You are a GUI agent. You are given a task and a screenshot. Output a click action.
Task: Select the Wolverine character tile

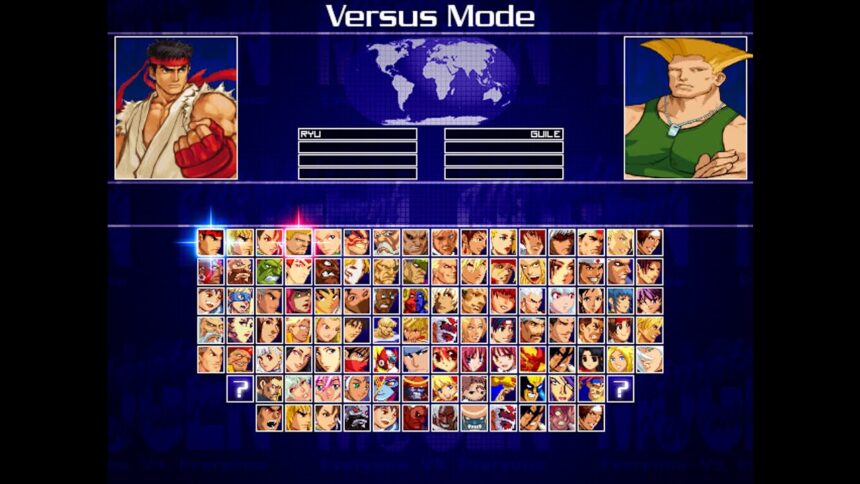click(531, 388)
